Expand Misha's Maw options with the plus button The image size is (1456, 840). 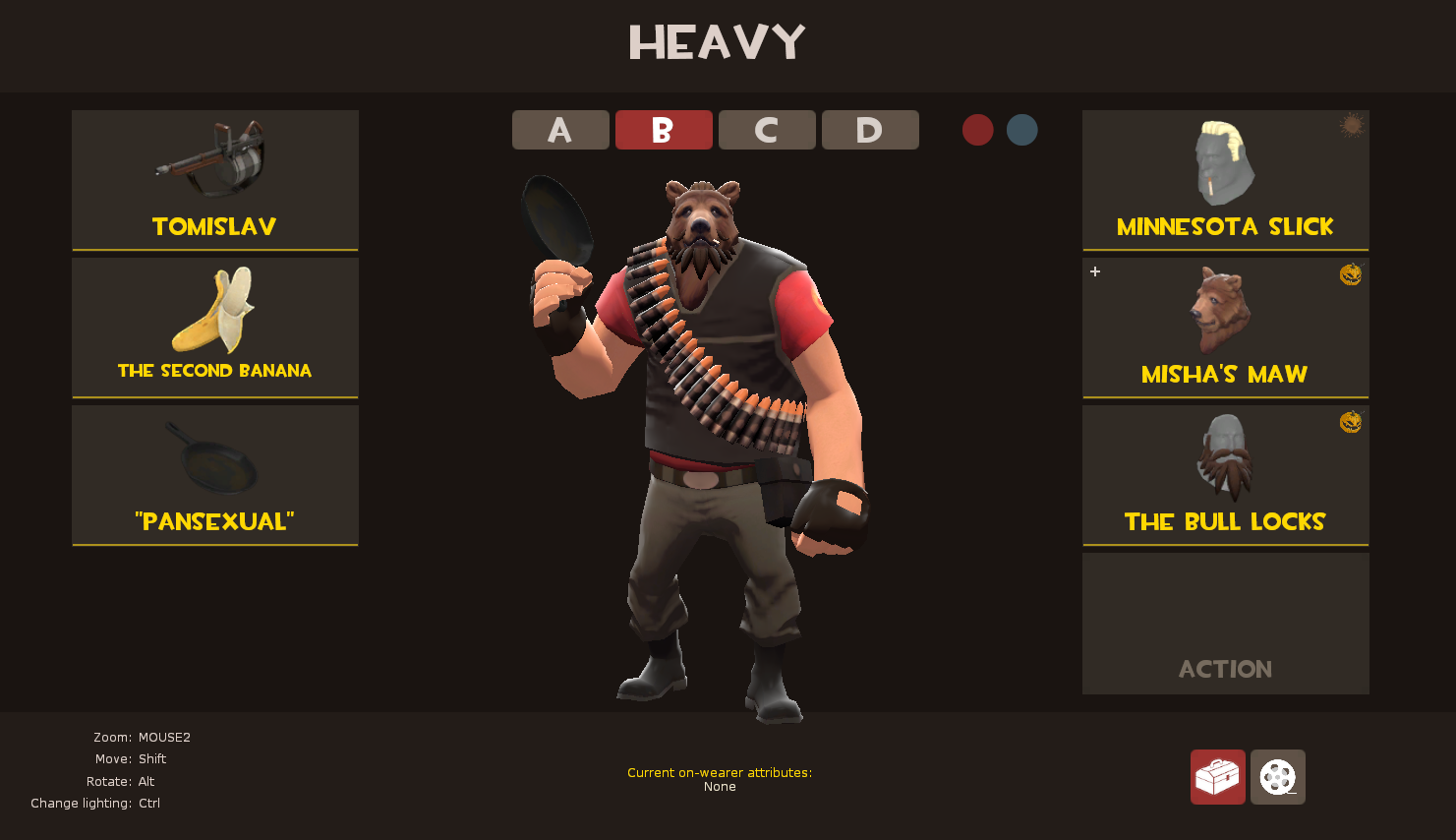pos(1094,271)
